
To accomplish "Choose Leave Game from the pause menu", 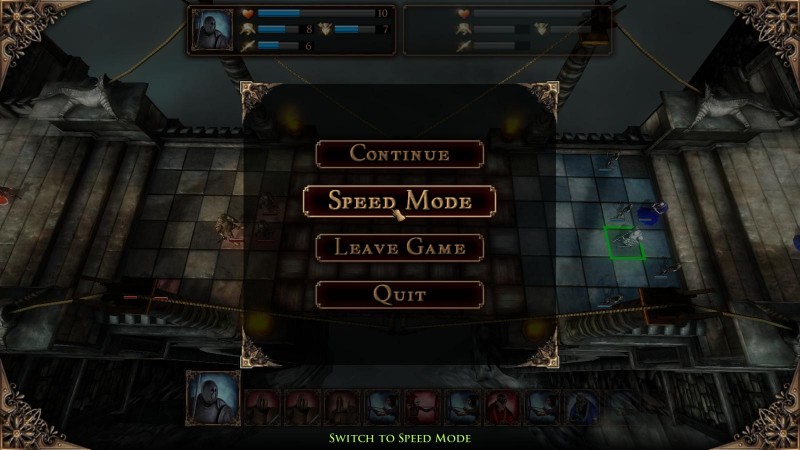I will [x=399, y=247].
